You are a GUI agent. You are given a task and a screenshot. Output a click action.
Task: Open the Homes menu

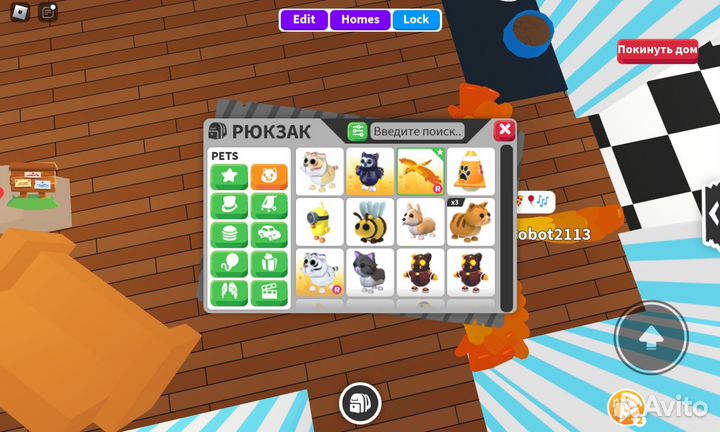click(x=360, y=19)
